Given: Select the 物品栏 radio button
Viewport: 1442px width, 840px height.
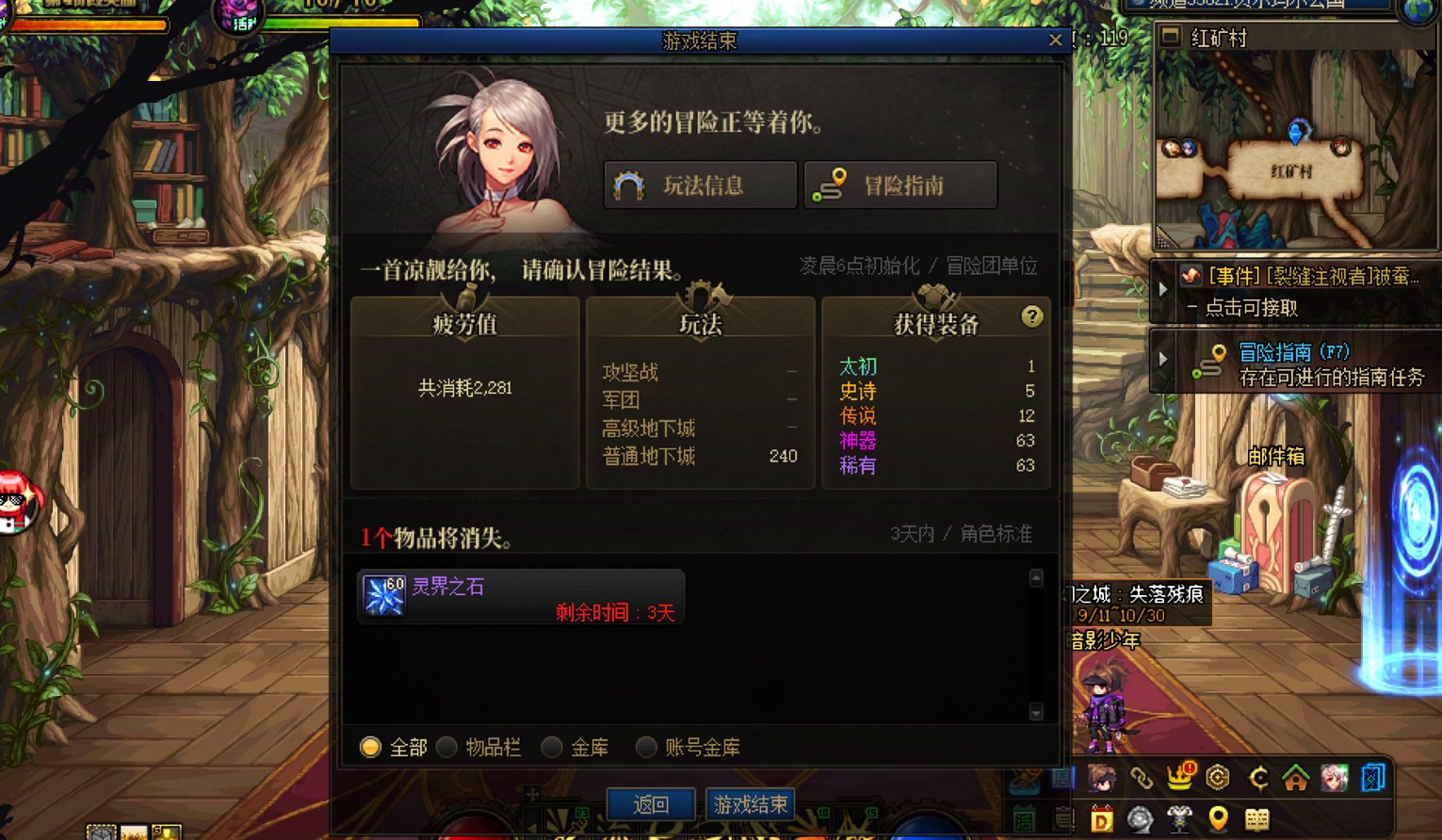Looking at the screenshot, I should (x=447, y=747).
